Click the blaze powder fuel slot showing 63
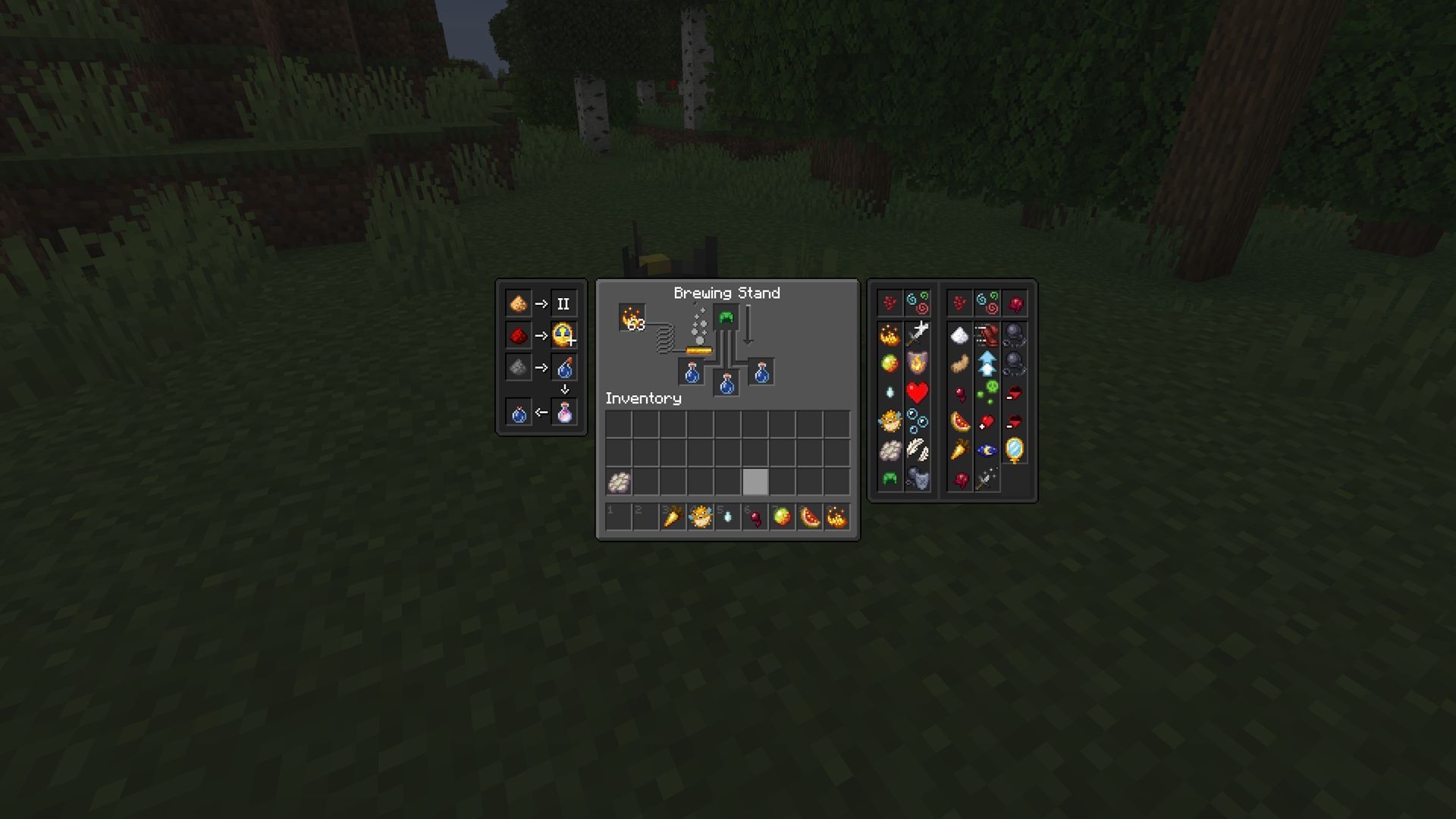Viewport: 1456px width, 819px height. (630, 316)
